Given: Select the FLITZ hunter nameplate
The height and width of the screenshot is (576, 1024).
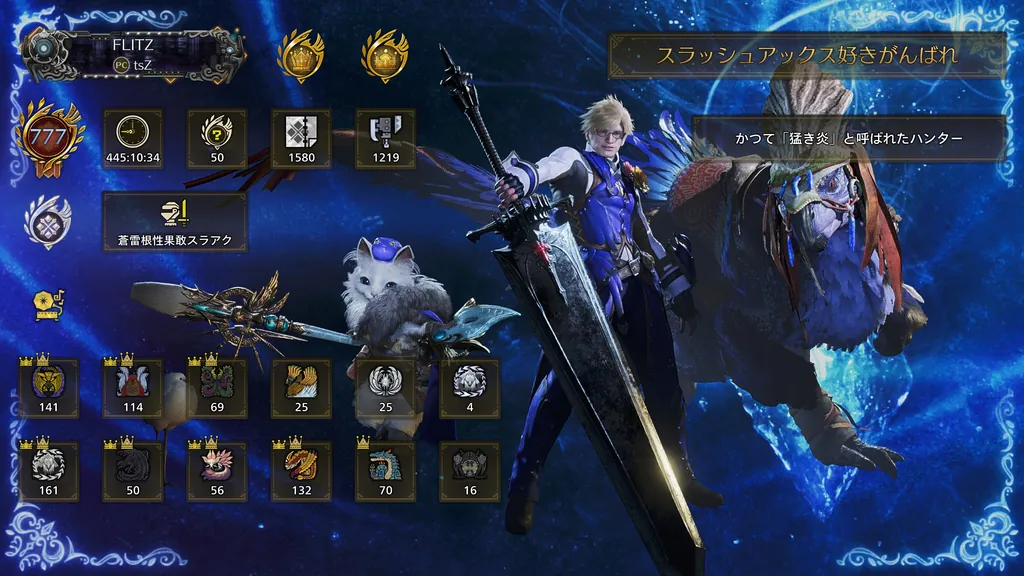Looking at the screenshot, I should pos(137,53).
